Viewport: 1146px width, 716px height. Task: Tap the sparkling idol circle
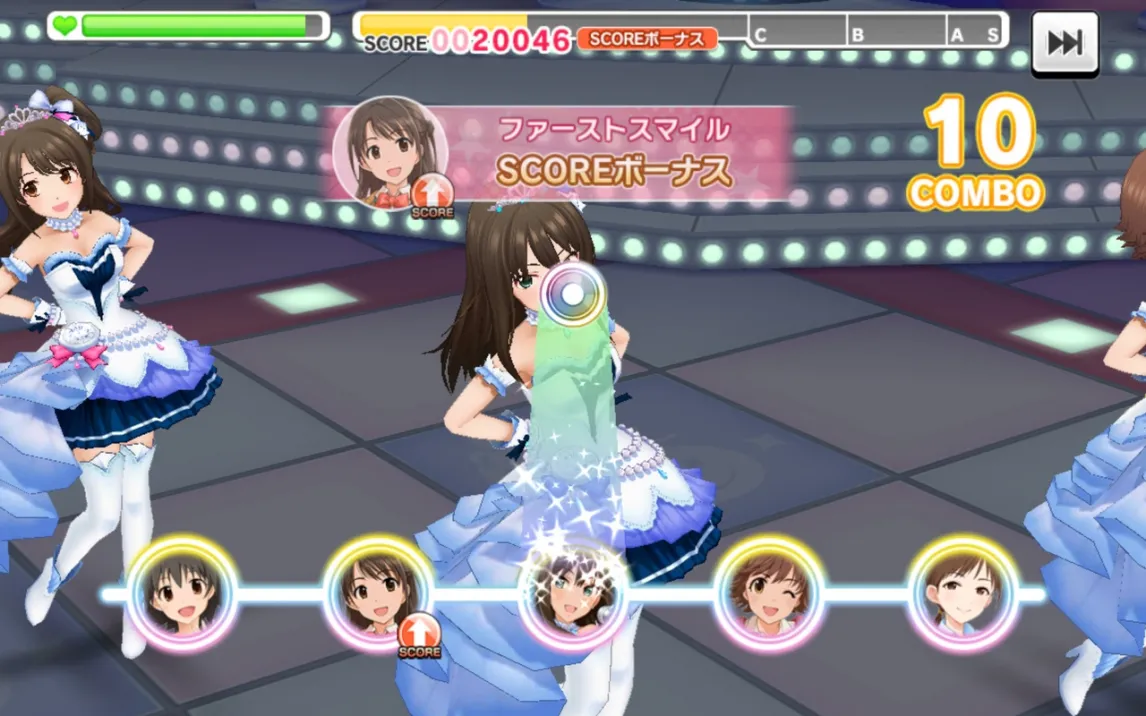573,594
